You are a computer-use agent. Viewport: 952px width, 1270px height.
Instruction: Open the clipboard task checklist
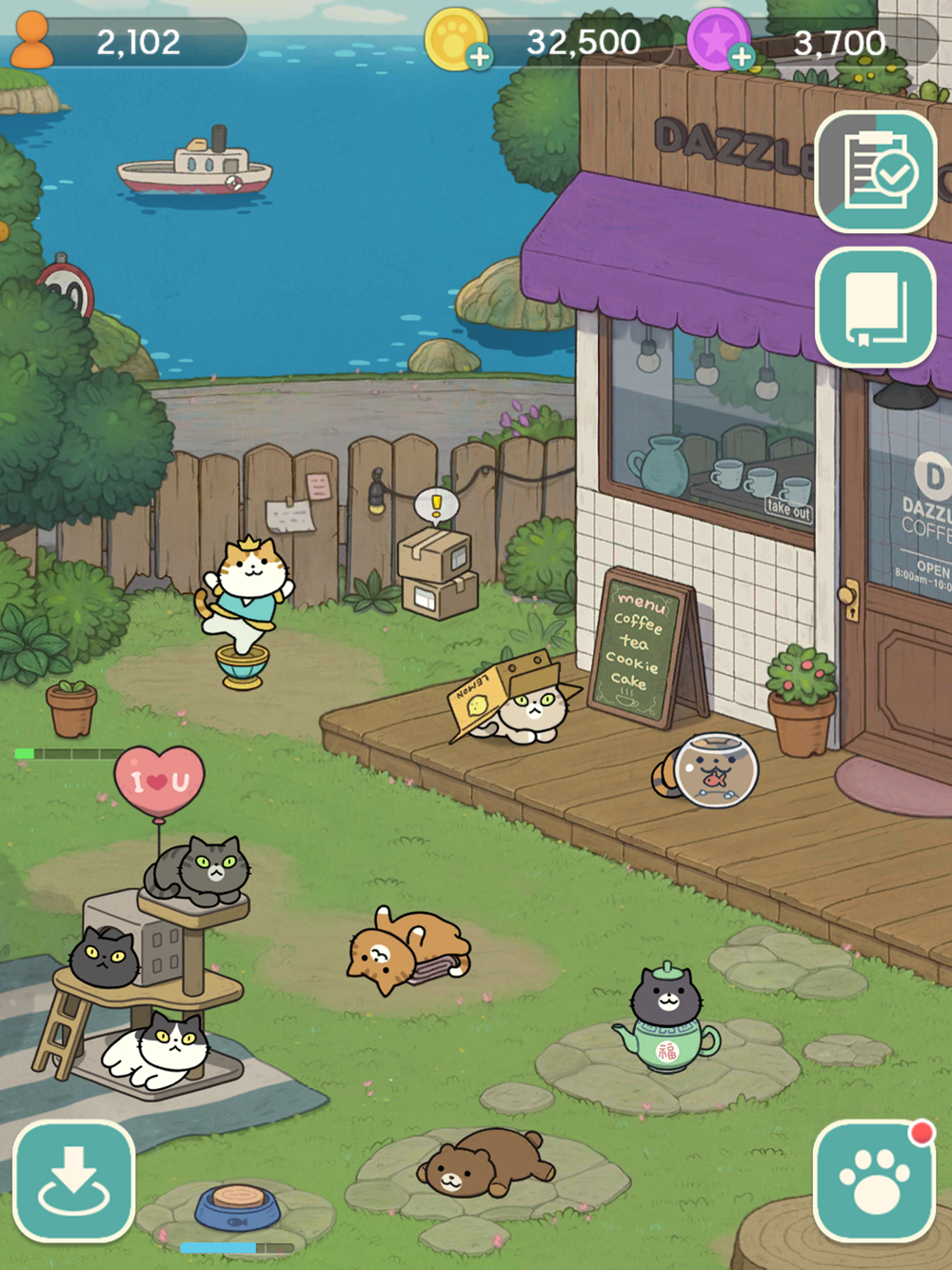coord(876,172)
